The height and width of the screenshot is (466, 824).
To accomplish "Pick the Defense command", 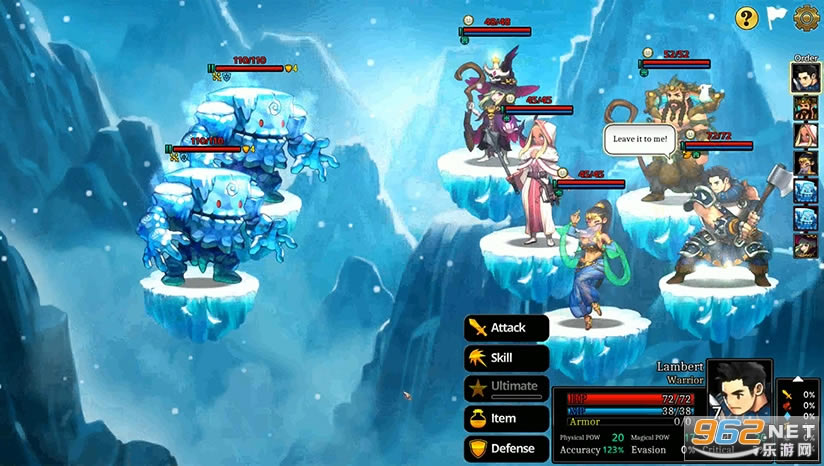I will (507, 449).
